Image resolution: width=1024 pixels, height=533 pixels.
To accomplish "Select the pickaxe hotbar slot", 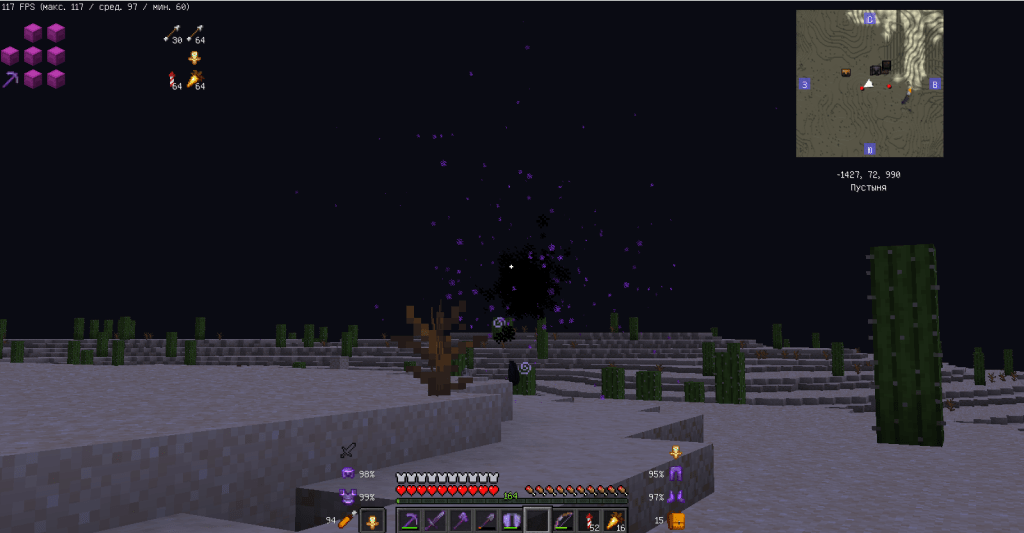I will (x=410, y=520).
